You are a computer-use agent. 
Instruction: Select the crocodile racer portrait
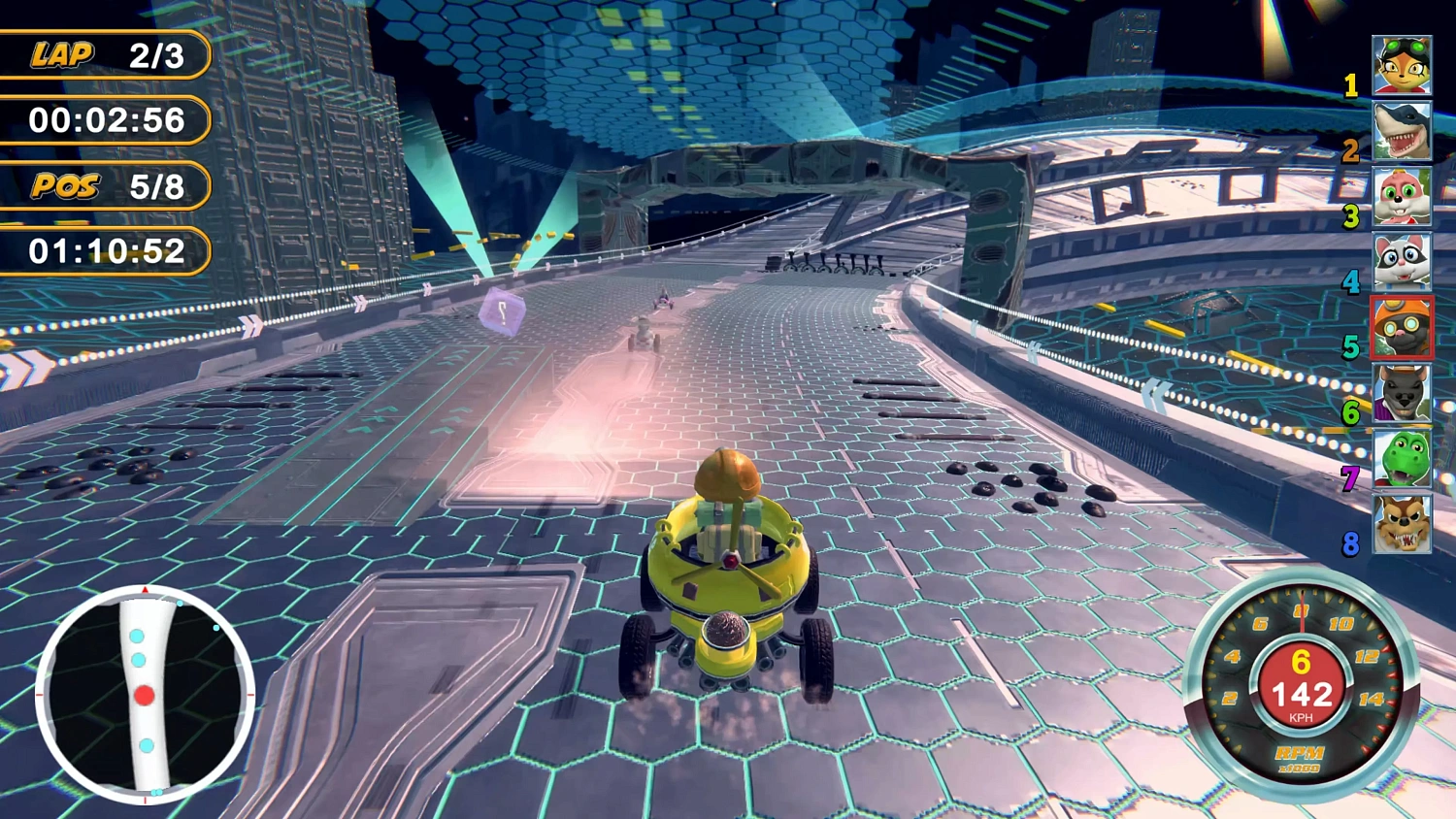tap(1402, 458)
